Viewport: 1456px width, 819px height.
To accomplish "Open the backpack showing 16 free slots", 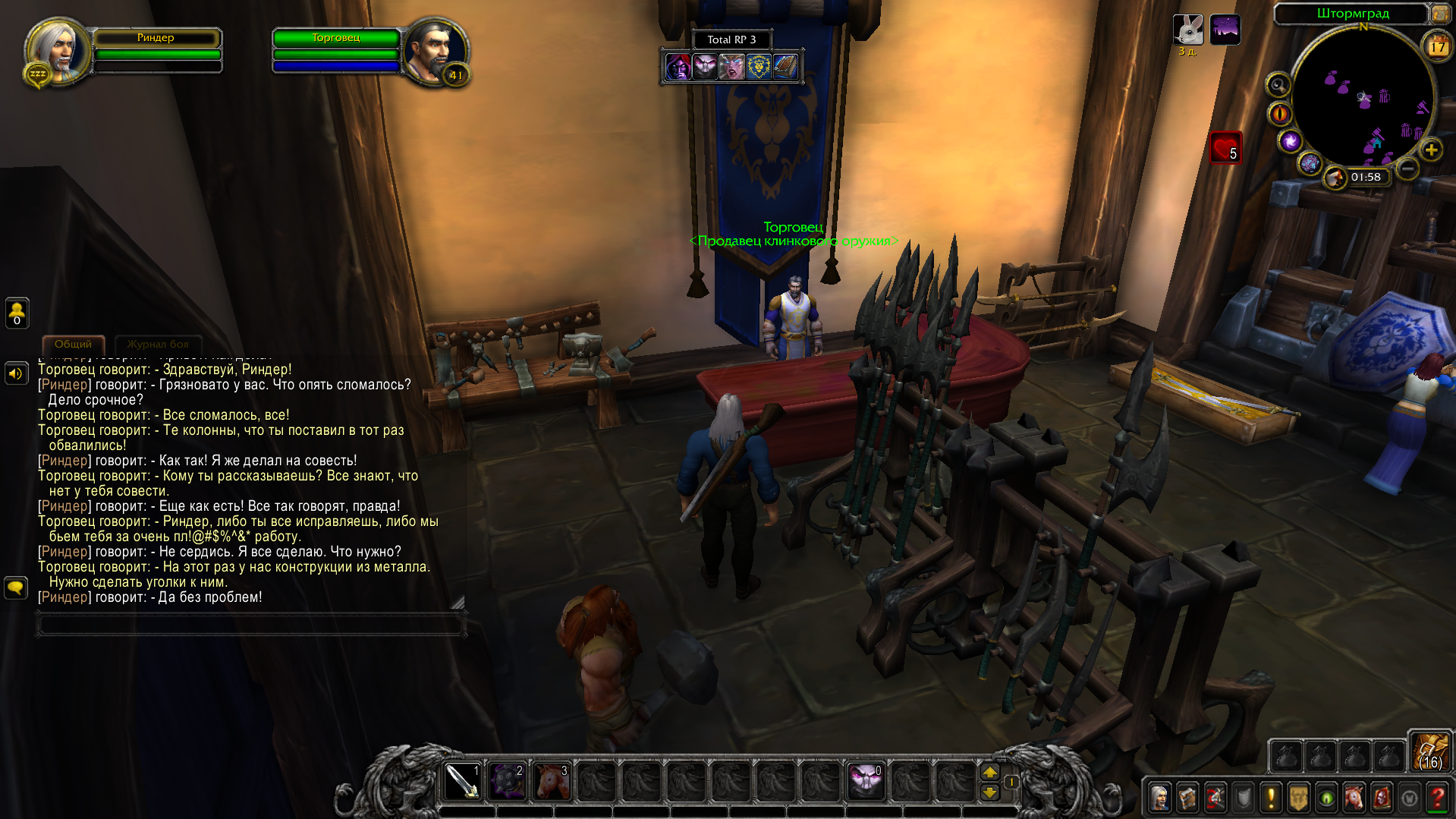I will tap(1430, 751).
